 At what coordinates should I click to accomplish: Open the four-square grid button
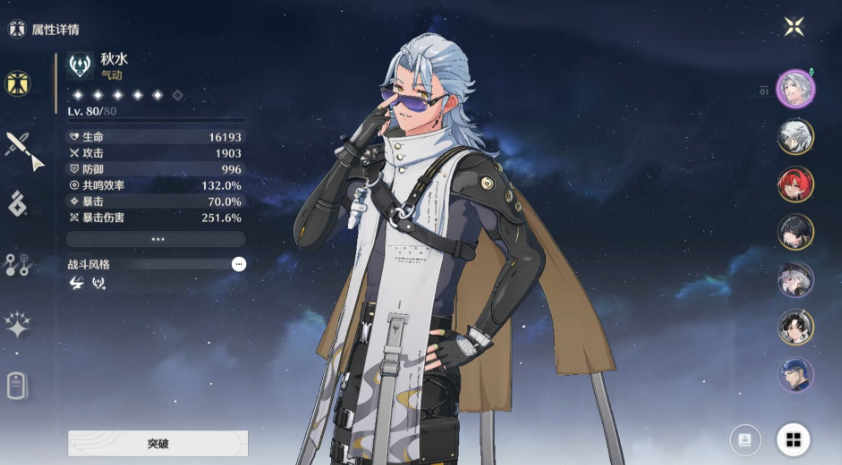(x=794, y=439)
